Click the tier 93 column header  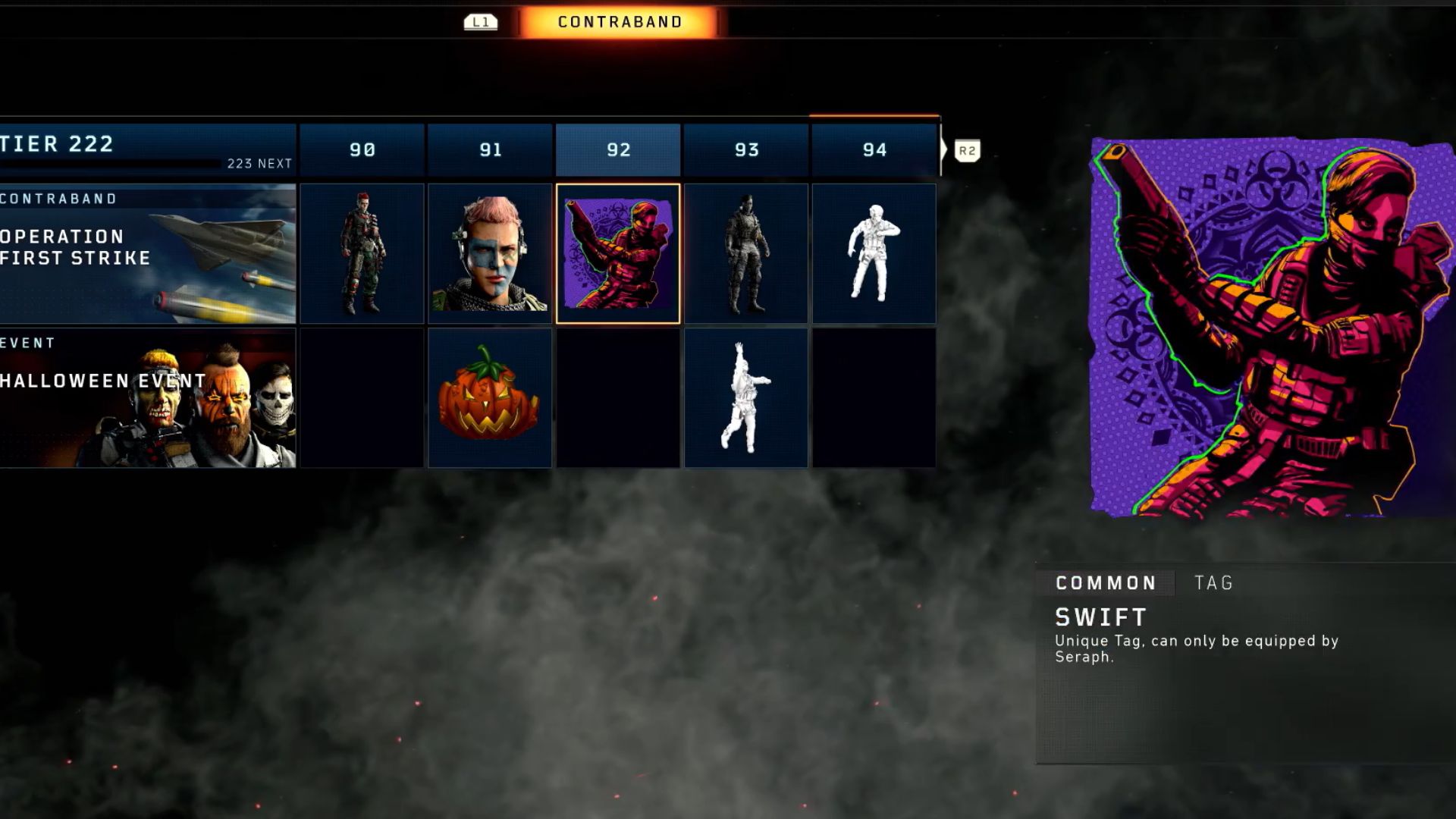coord(746,149)
